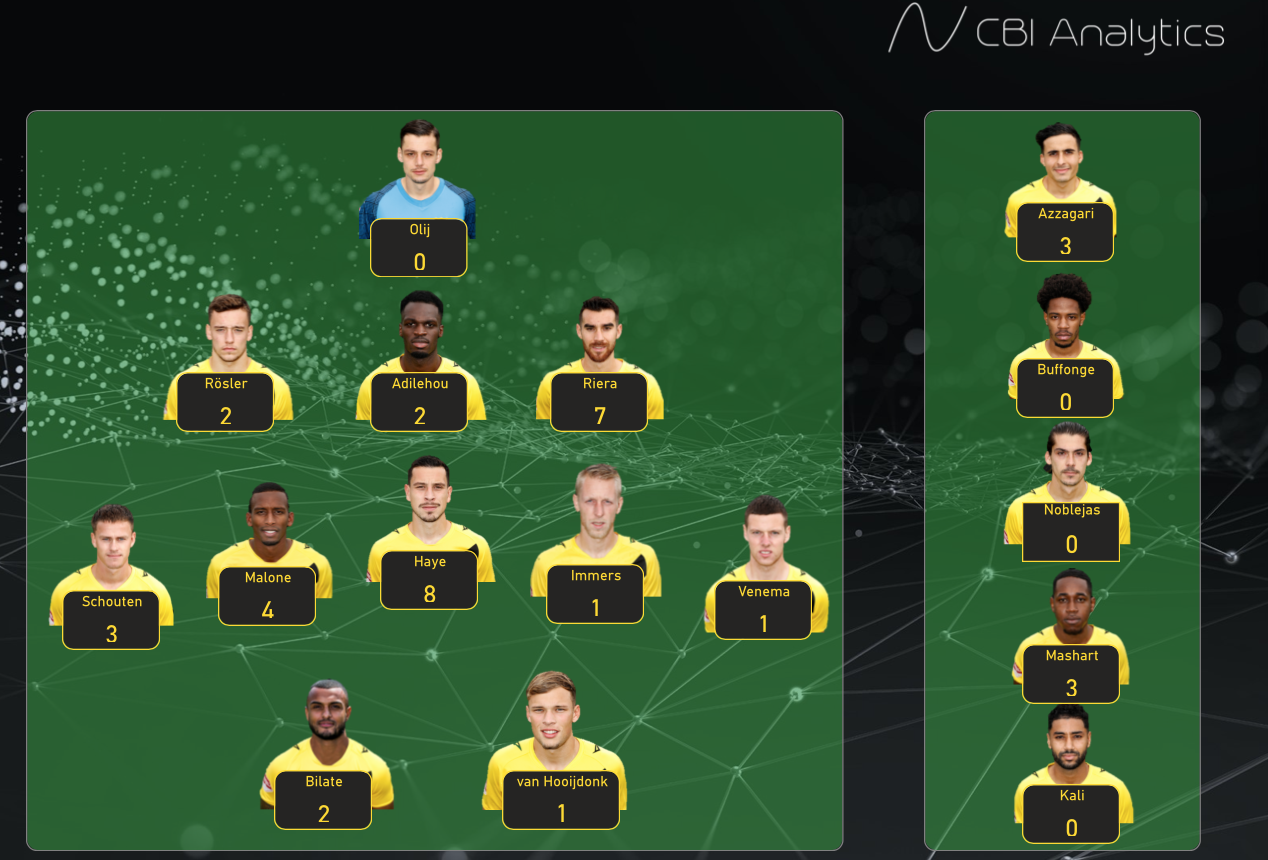Viewport: 1268px width, 860px height.
Task: Choose substitute Noblejas' card
Action: point(1071,530)
